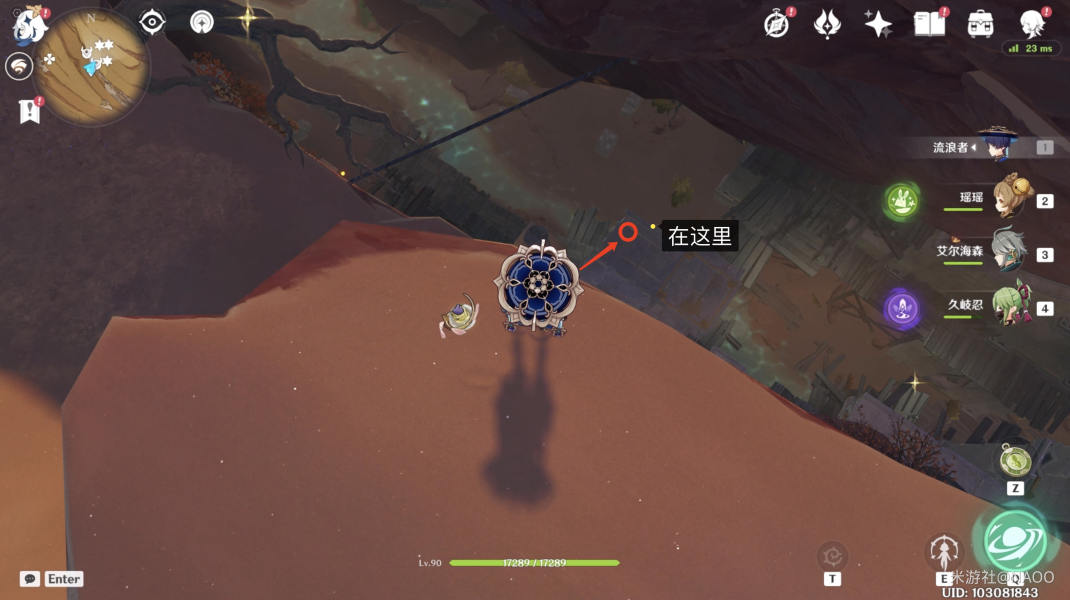Use the green compass gadget
1070x600 pixels.
(1014, 461)
